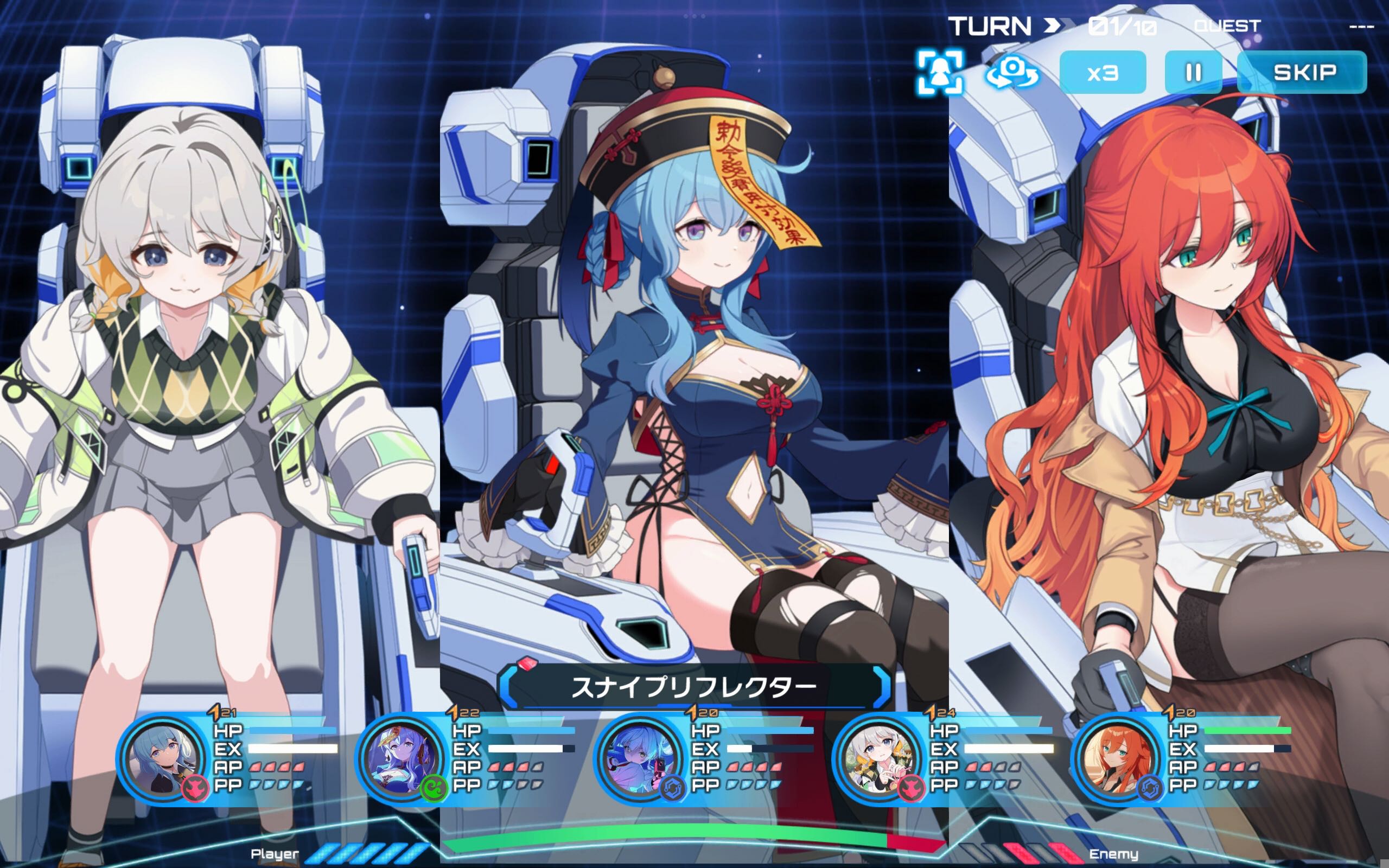Screen dimensions: 1389x868
Task: Toggle the x3 battle speed
Action: tap(1102, 72)
